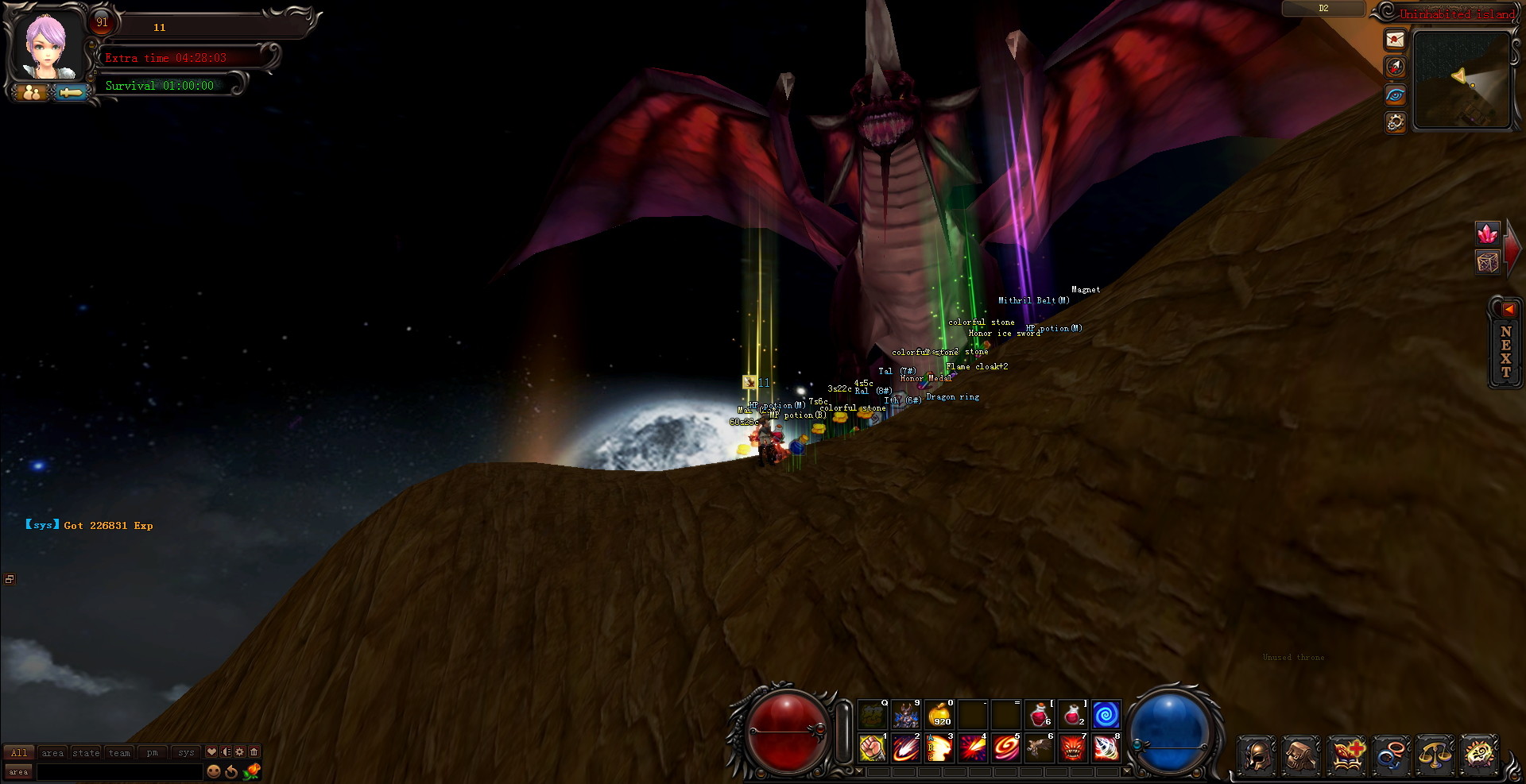Open the balance scales menu icon
Viewport: 1526px width, 784px height.
(1435, 755)
